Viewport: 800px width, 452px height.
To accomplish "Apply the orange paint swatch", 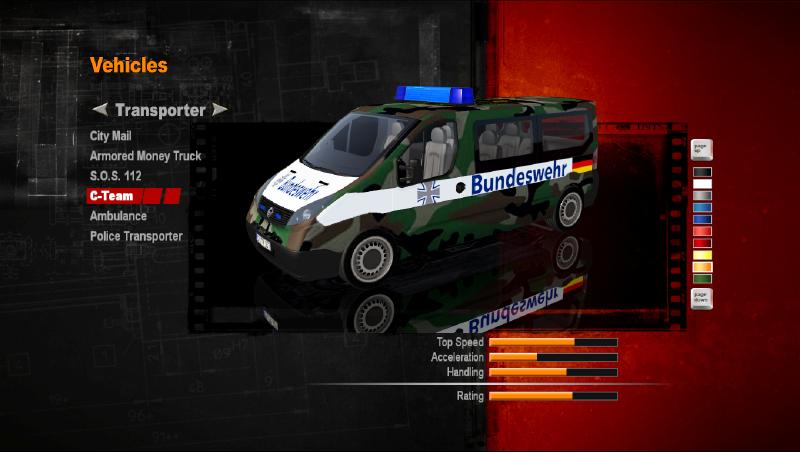I will click(701, 267).
